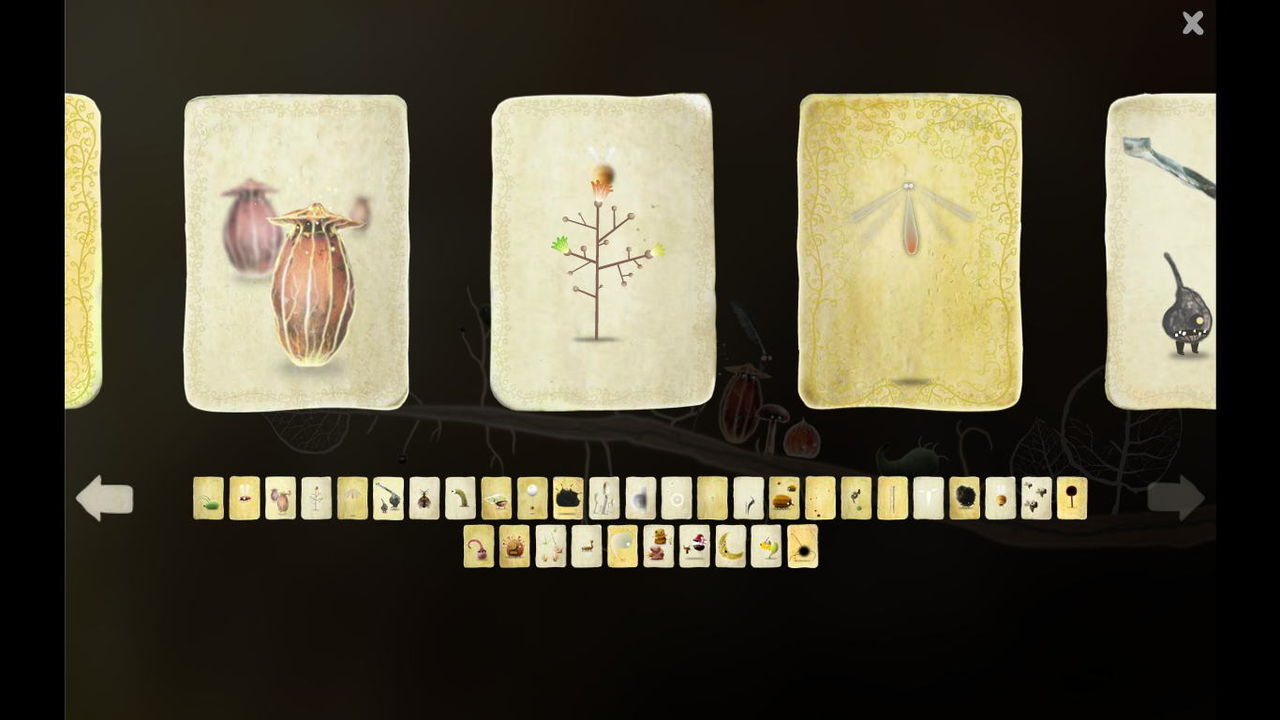View the sapling tree card

tap(601, 250)
